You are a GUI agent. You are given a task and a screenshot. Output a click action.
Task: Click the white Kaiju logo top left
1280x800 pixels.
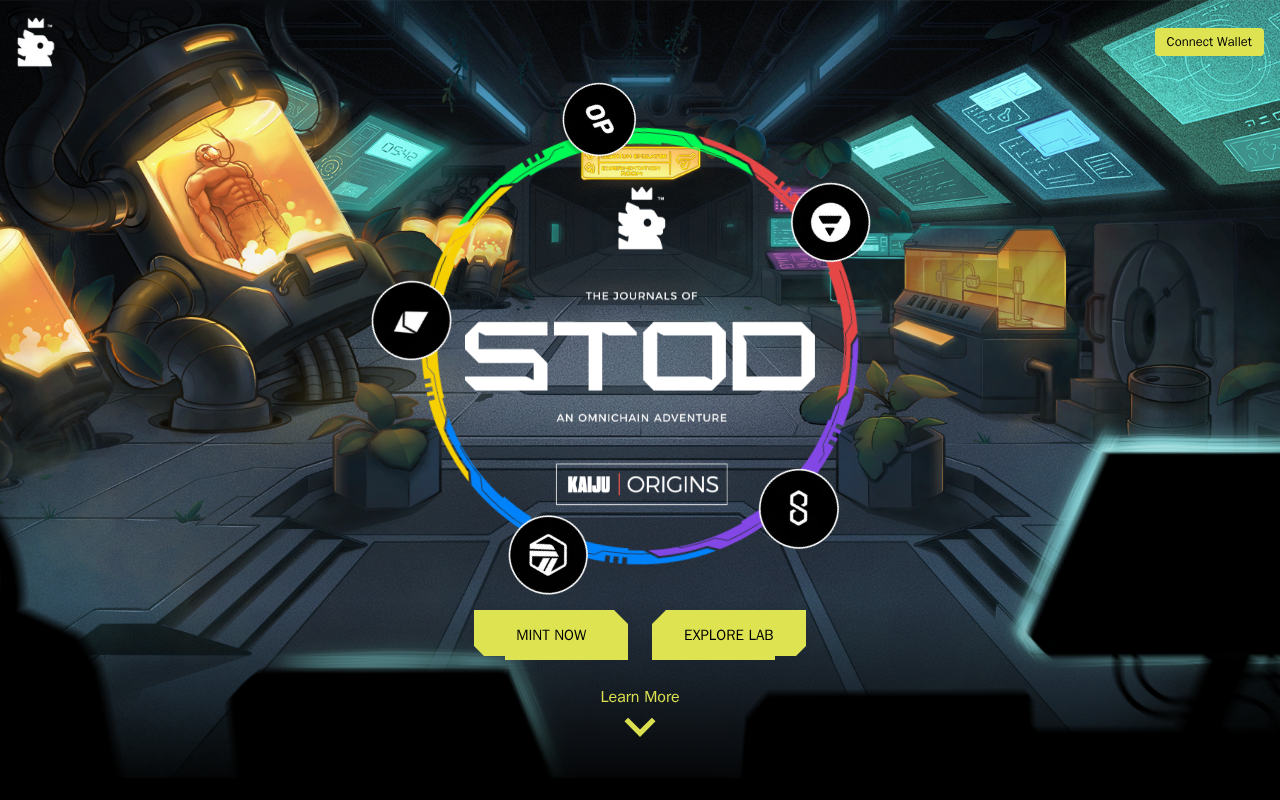tap(36, 43)
